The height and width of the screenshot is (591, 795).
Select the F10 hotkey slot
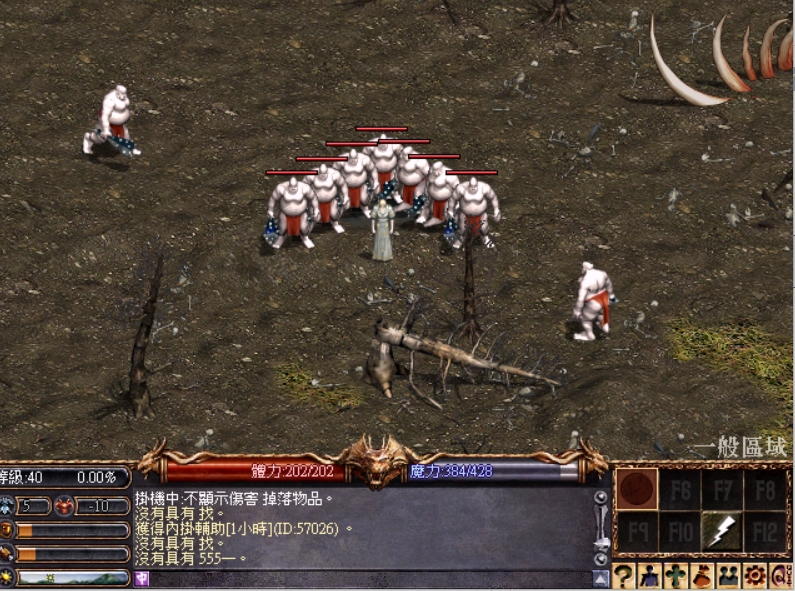(x=679, y=533)
